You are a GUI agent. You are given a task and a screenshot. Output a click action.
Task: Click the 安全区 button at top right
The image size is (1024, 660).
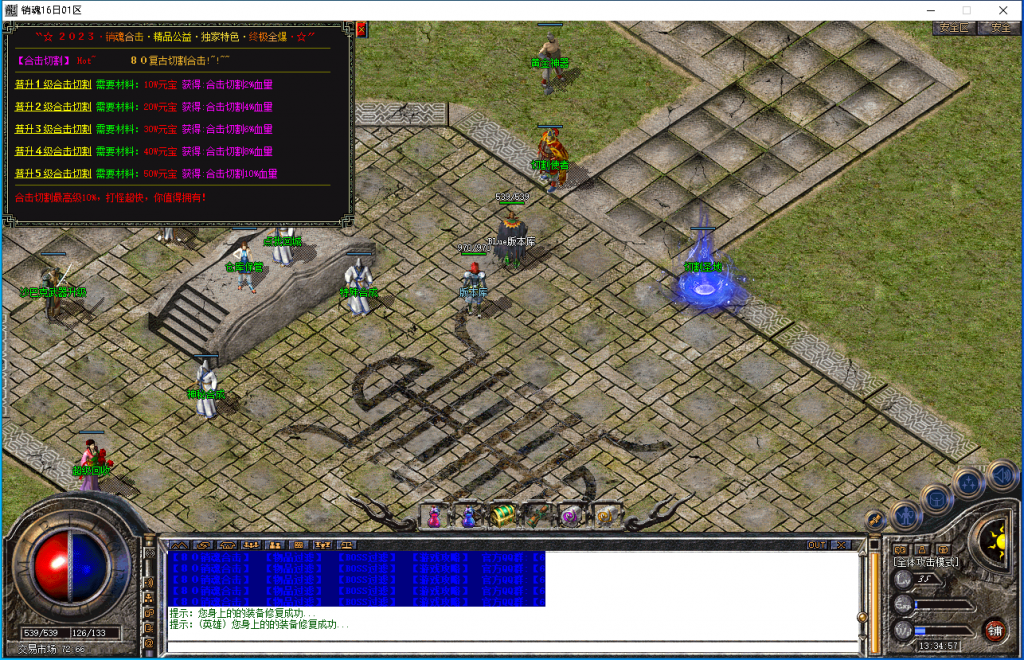pyautogui.click(x=952, y=28)
